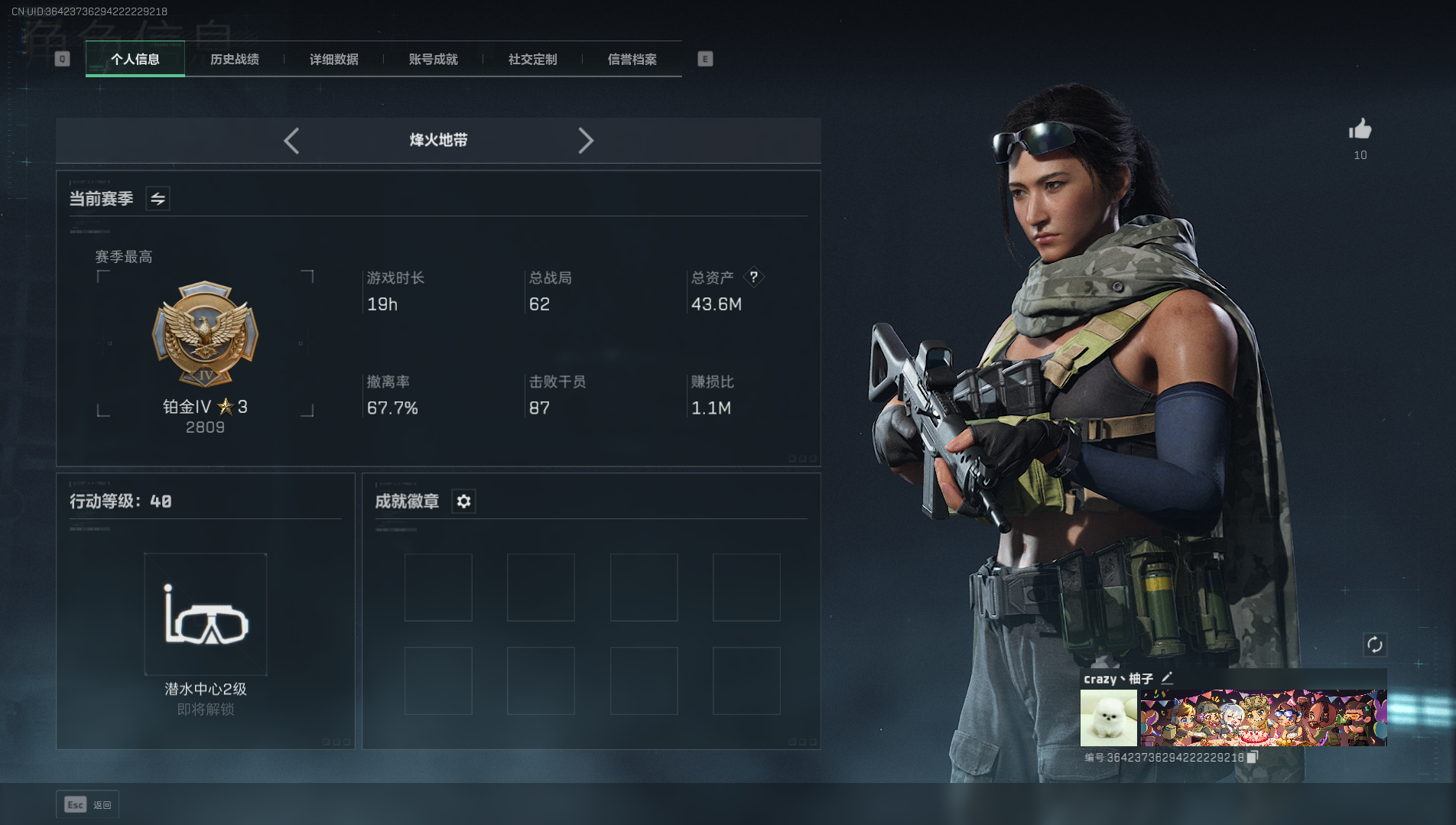Open the 信誉档案 tab
1456x825 pixels.
[632, 59]
